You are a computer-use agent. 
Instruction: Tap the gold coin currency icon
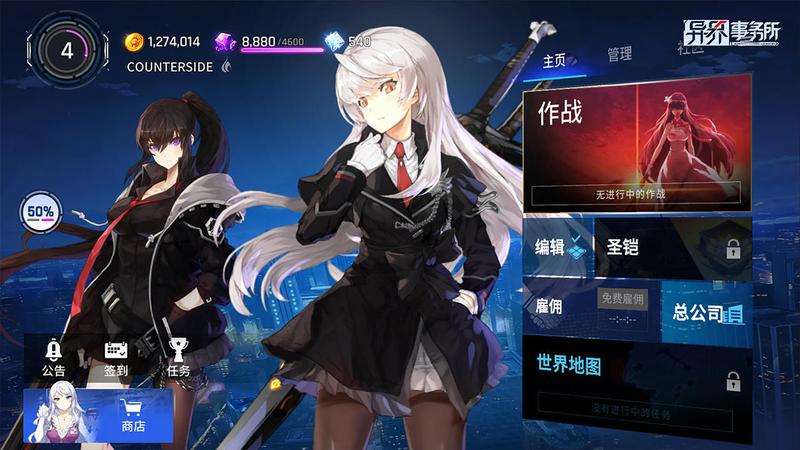coord(134,41)
